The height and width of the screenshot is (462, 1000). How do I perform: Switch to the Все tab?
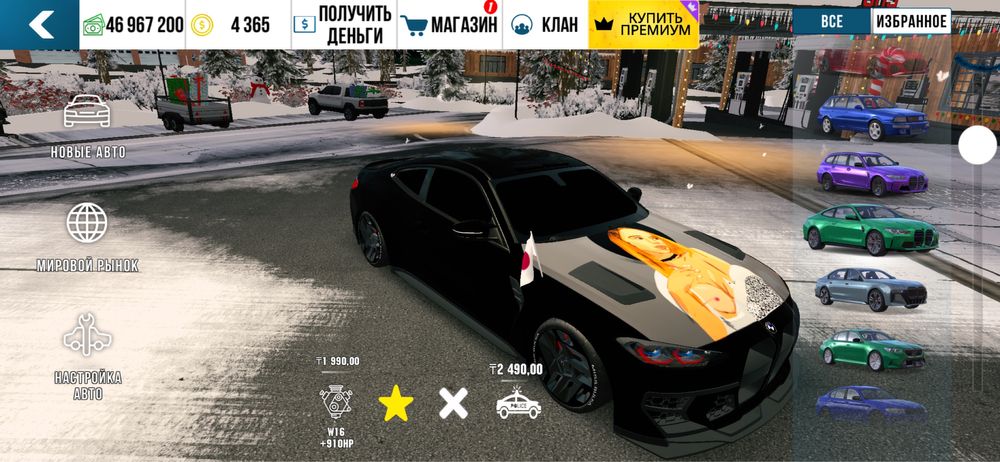click(832, 22)
